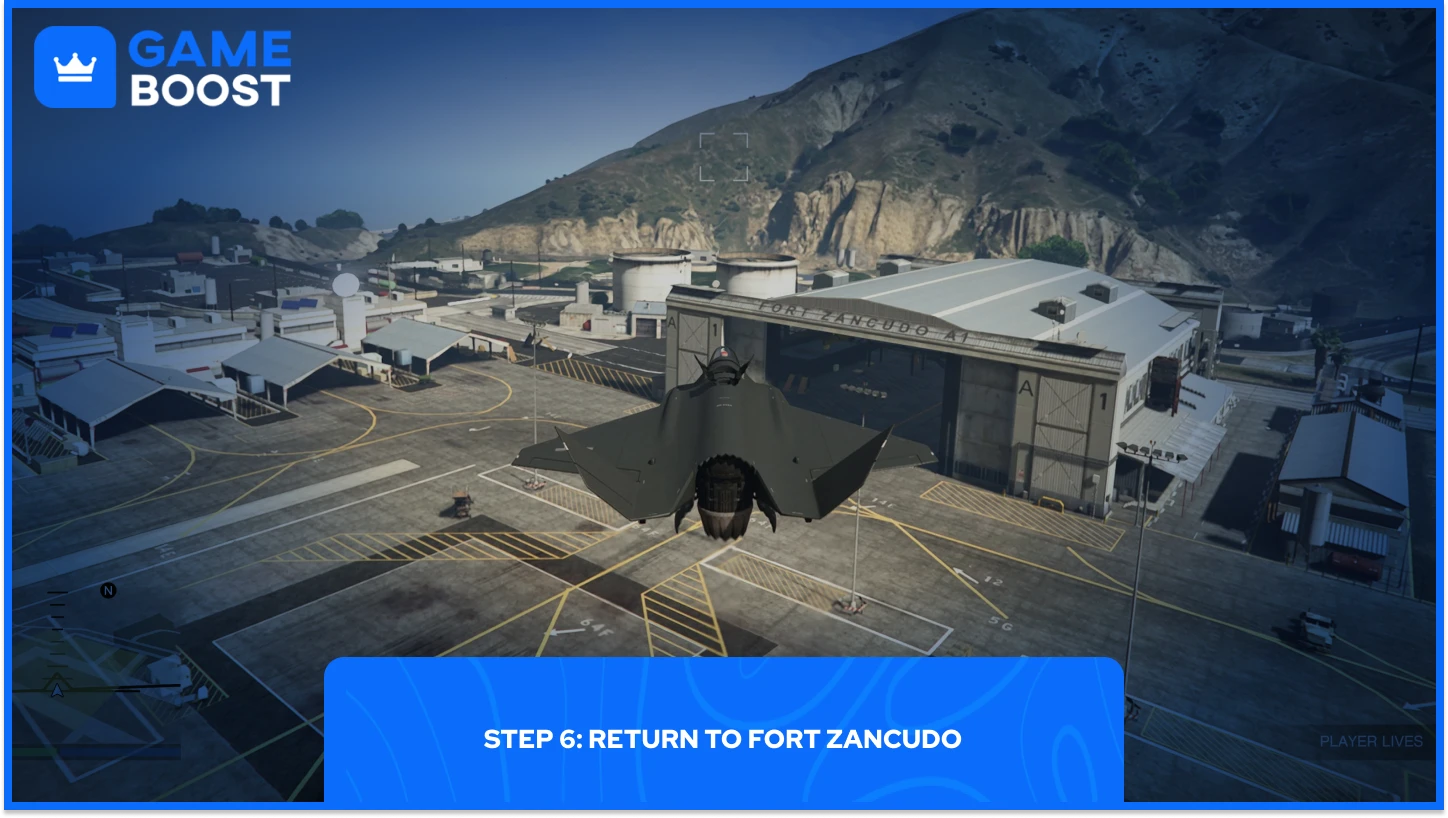Click the white player arrow on the minimap
Image resolution: width=1448 pixels, height=818 pixels.
click(56, 688)
